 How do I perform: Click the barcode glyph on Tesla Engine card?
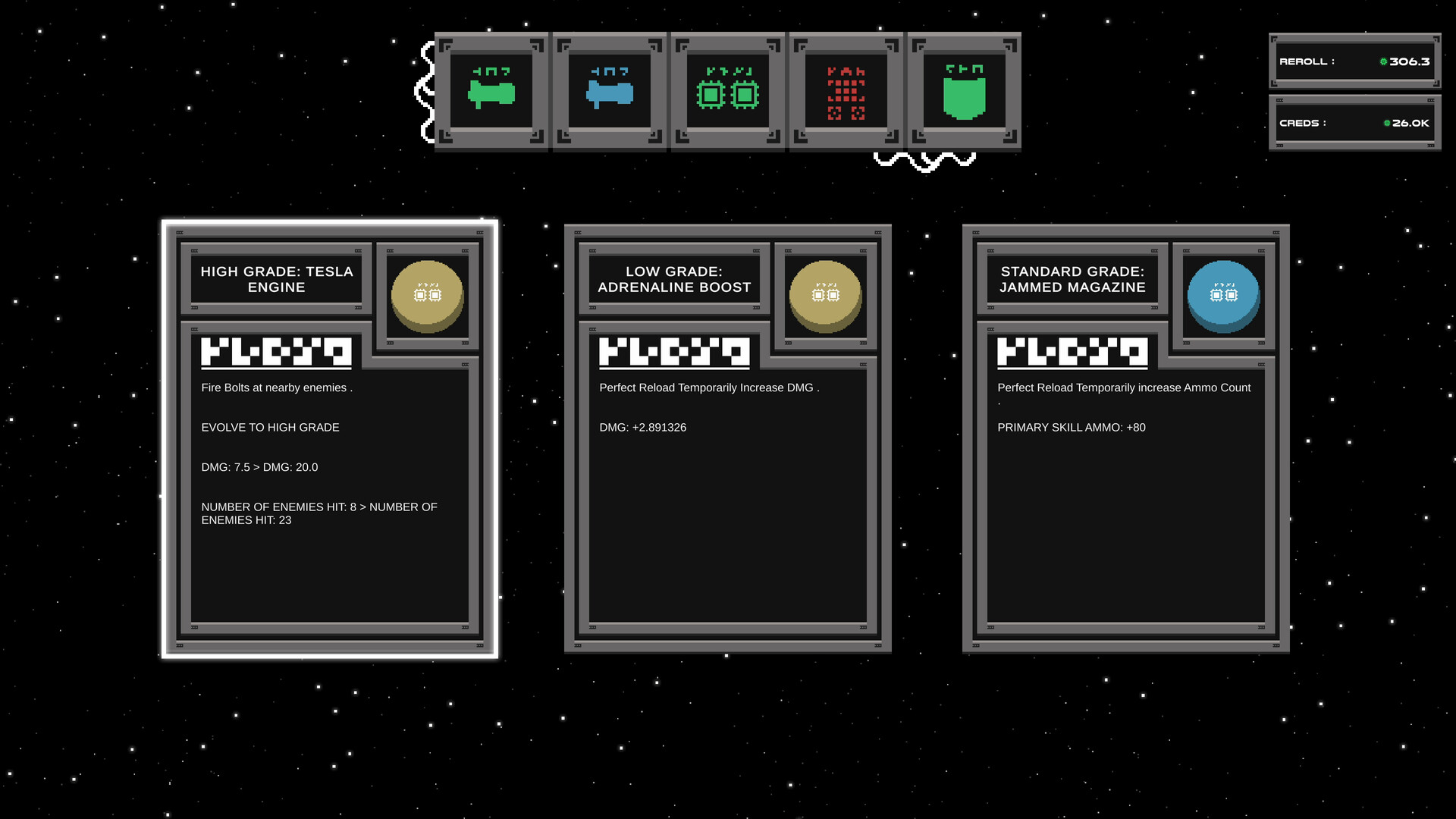pos(275,352)
